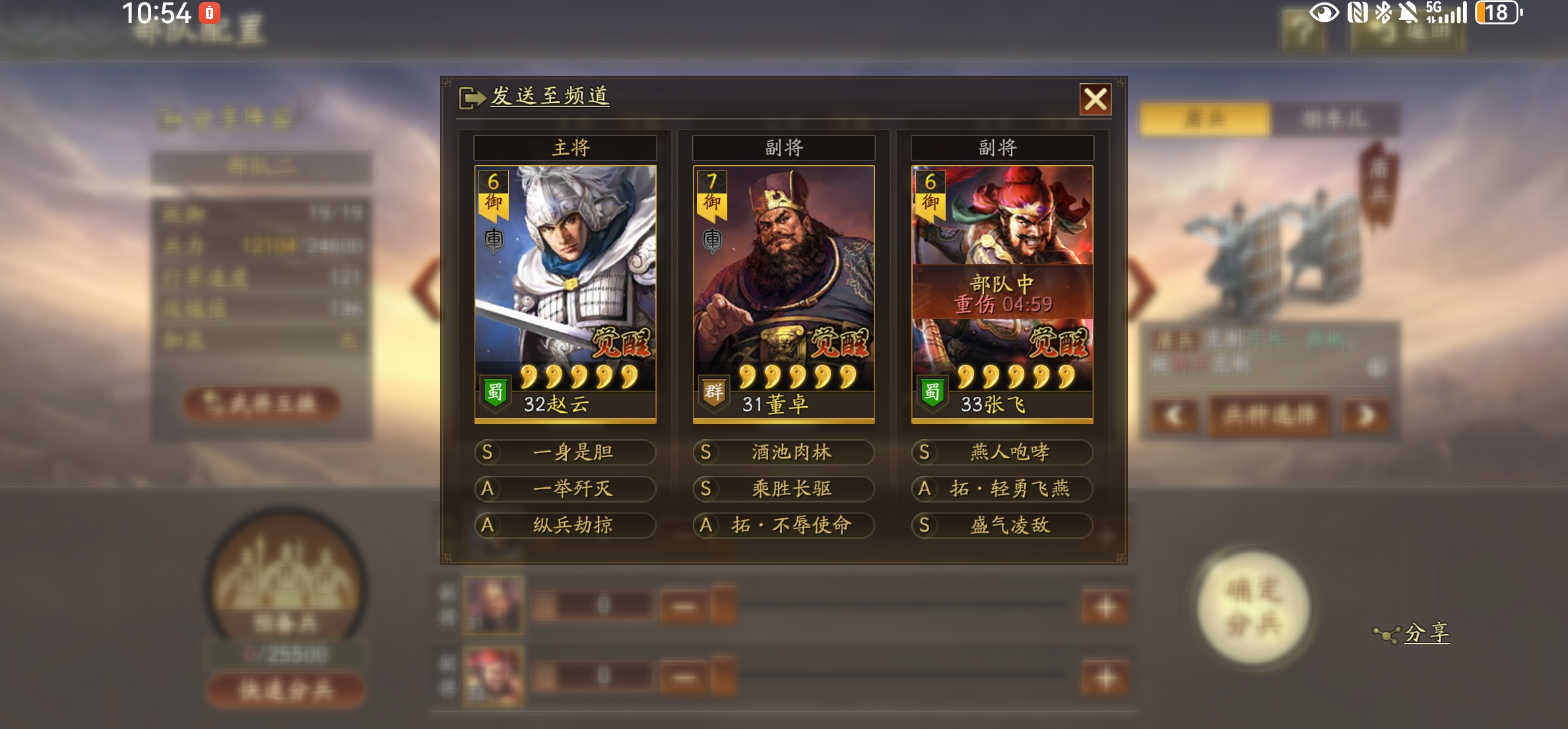View the 燕人咆哮 skill
The height and width of the screenshot is (729, 1568).
click(x=1002, y=452)
